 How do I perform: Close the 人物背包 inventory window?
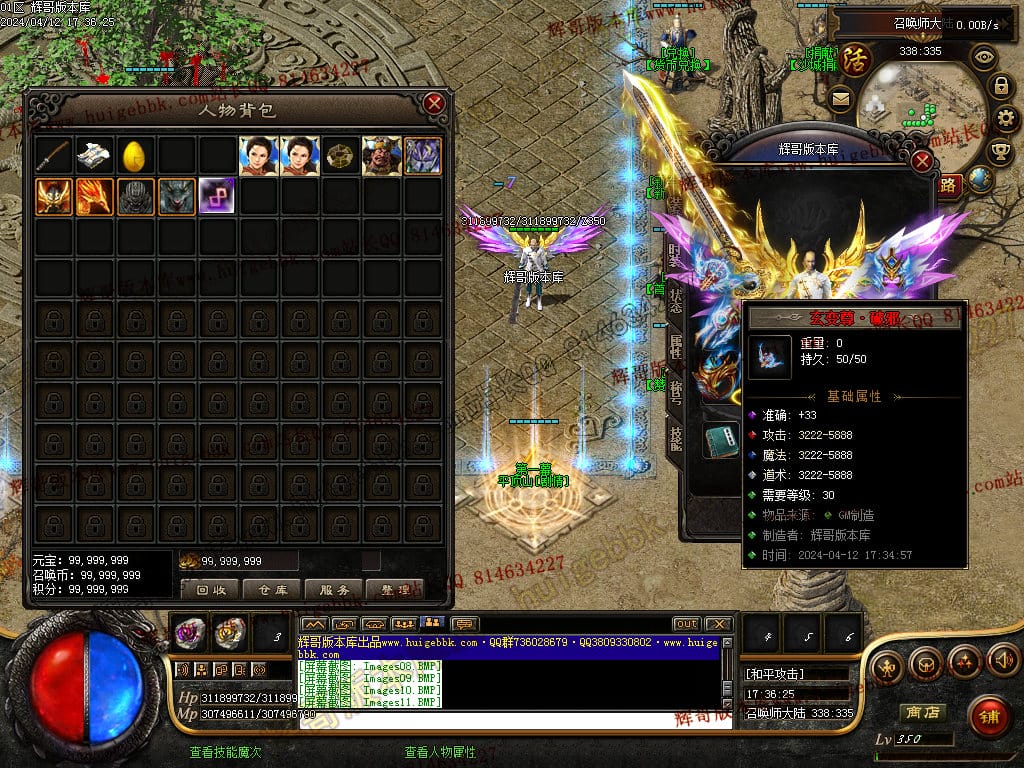[x=433, y=103]
